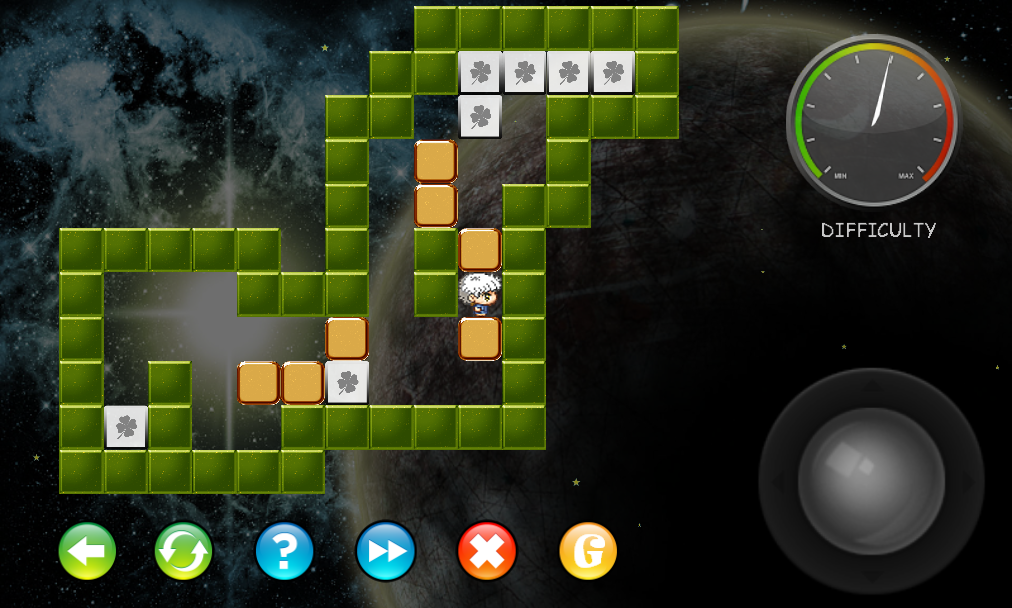
Task: Tap the orange G button
Action: 588,551
